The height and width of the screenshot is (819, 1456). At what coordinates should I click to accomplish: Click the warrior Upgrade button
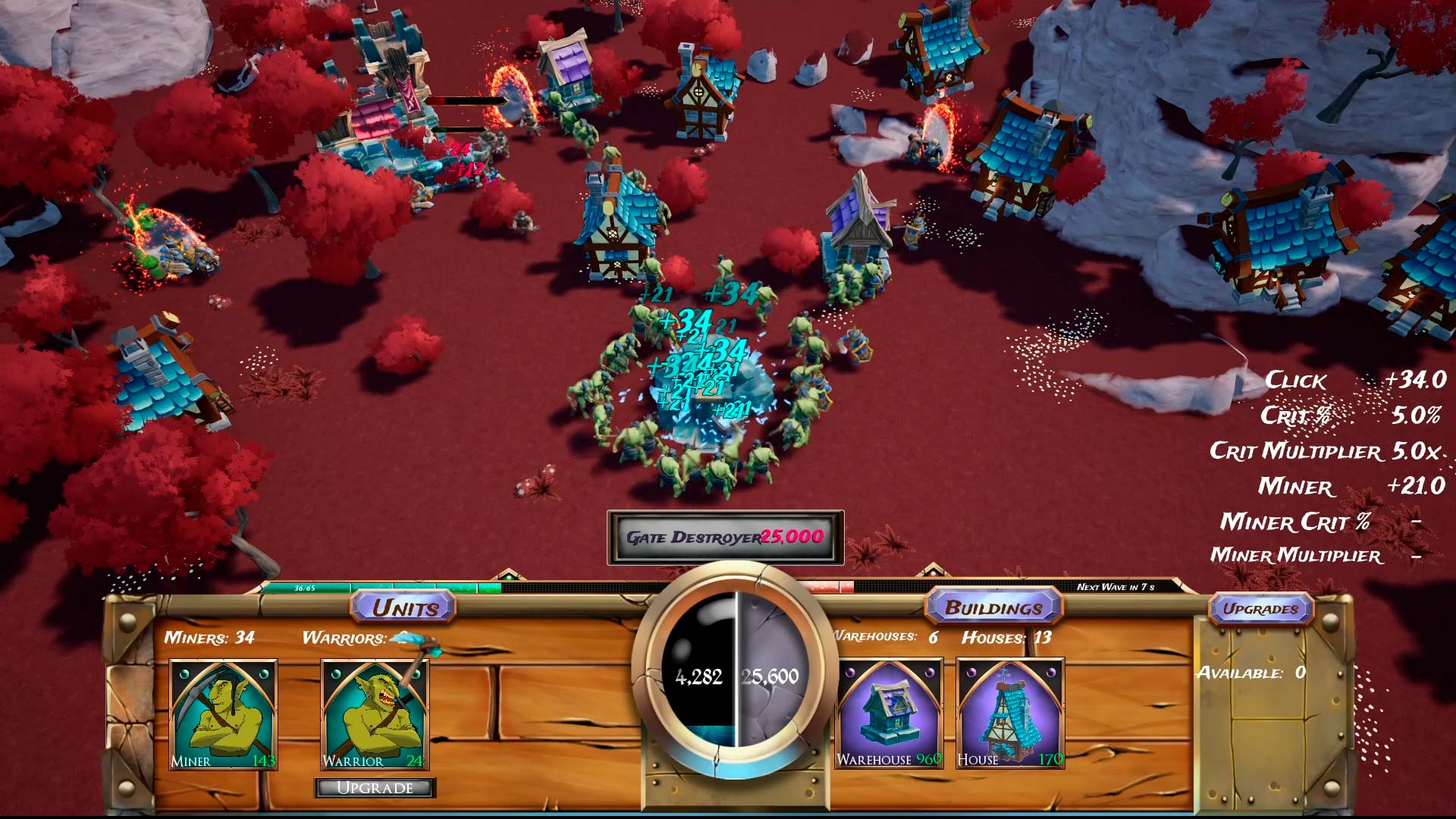(x=375, y=788)
